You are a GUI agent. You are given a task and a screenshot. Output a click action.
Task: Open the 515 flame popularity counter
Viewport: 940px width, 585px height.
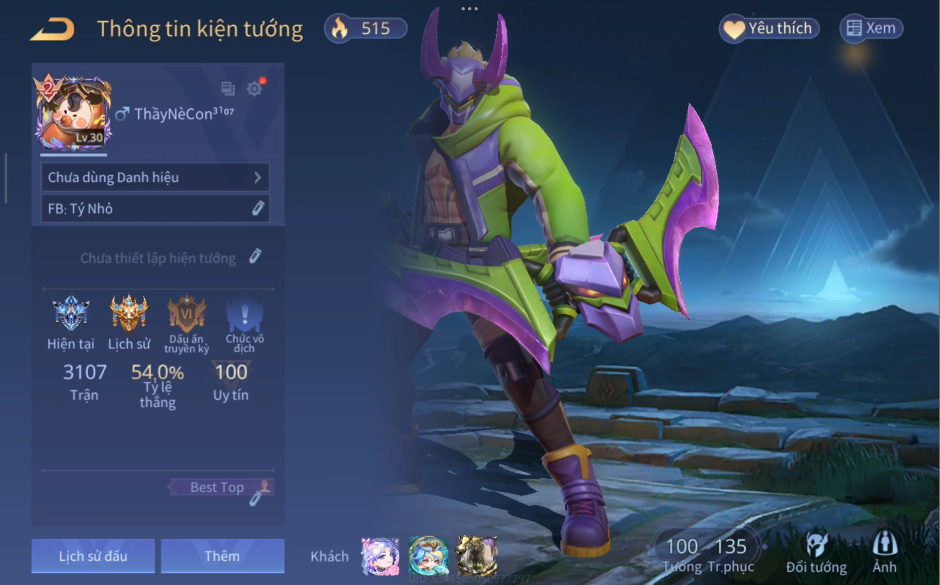[366, 28]
